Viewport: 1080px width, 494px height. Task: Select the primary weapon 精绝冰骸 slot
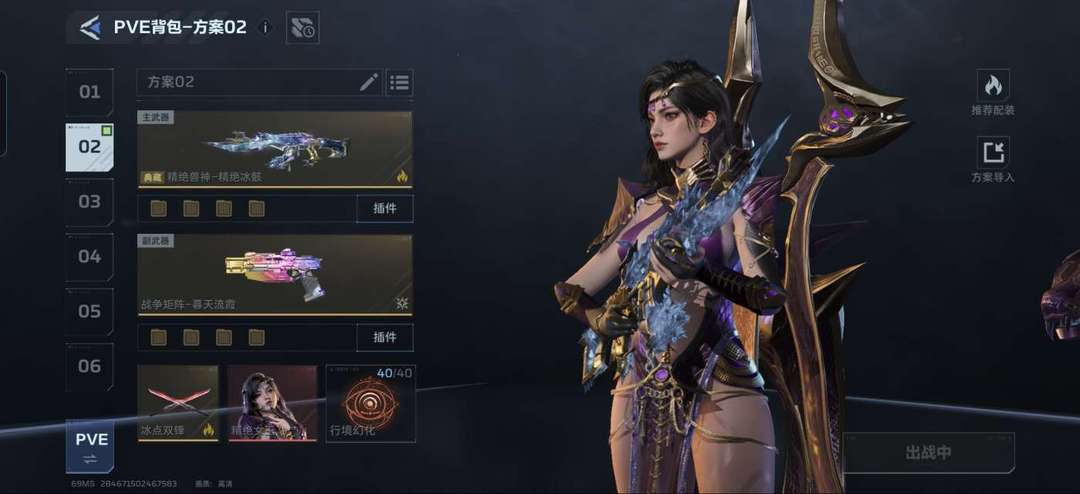[275, 149]
